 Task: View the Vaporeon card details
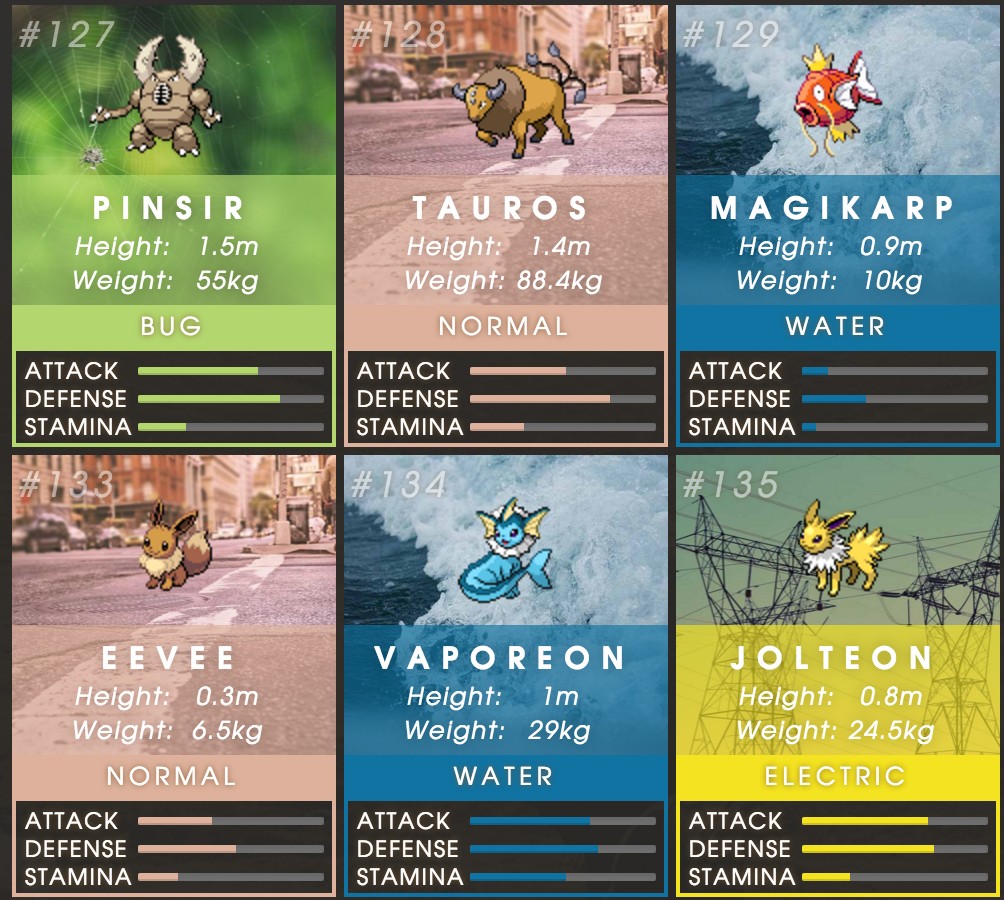505,675
